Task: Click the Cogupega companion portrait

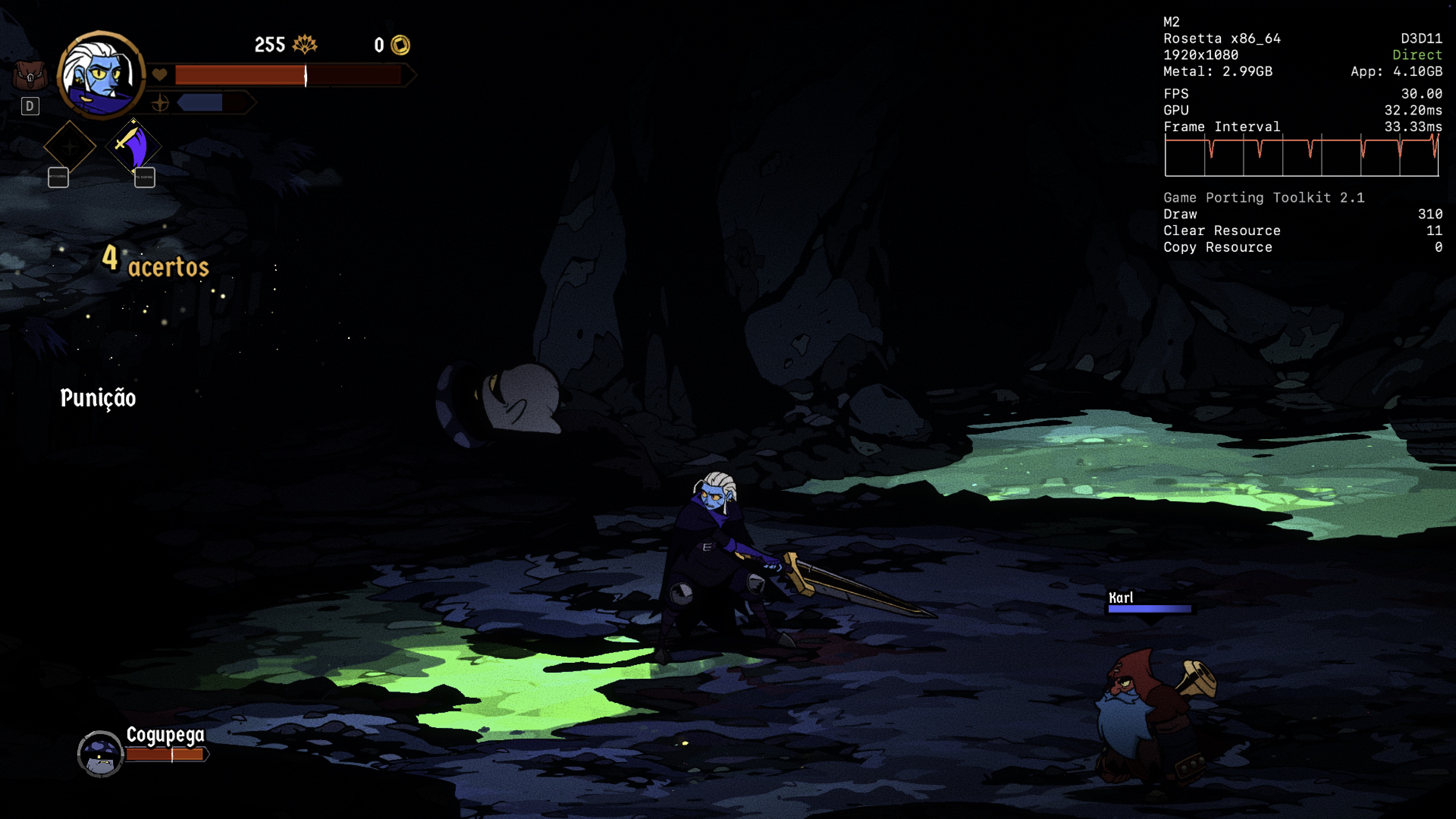Action: 100,753
